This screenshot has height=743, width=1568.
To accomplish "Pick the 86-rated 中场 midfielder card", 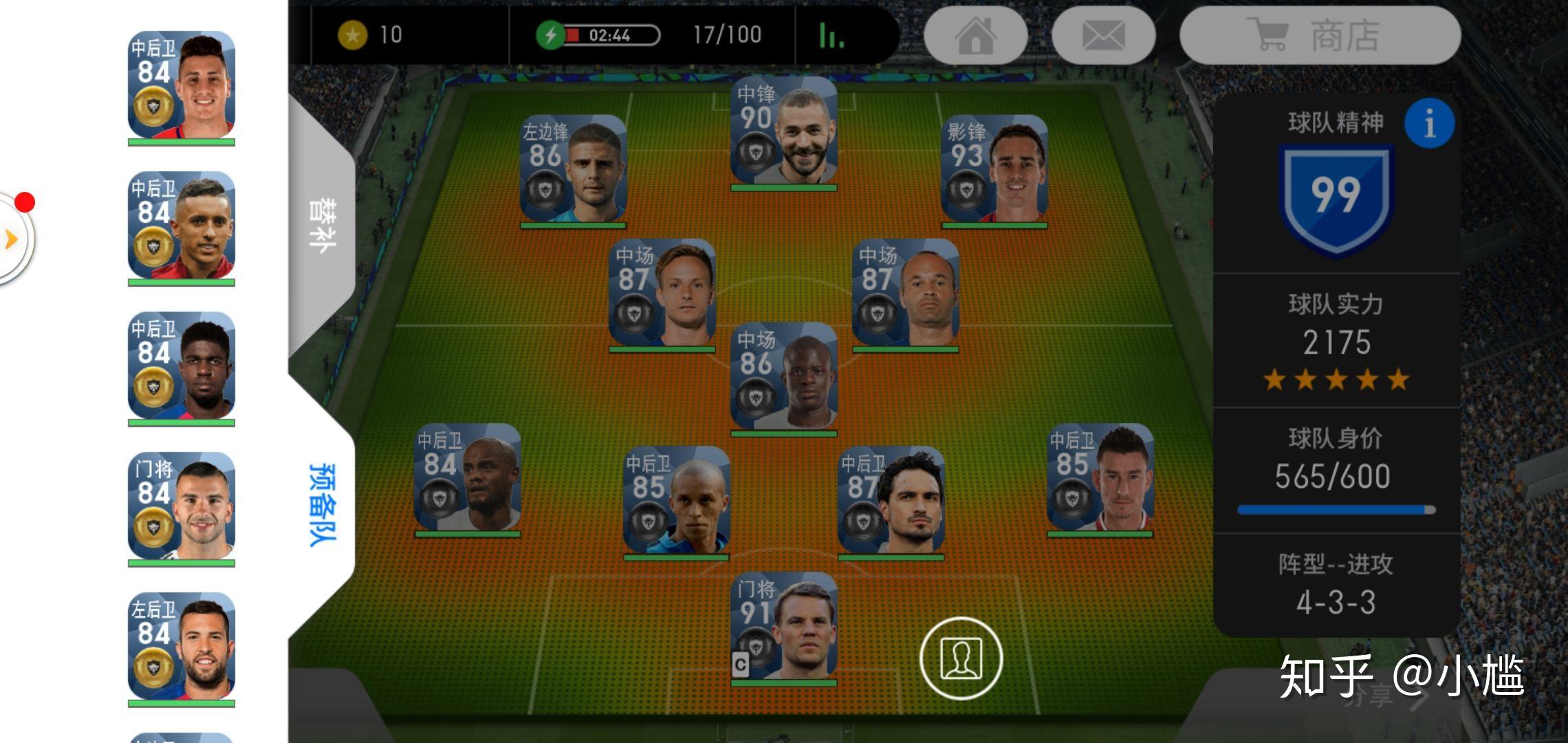I will [x=783, y=378].
